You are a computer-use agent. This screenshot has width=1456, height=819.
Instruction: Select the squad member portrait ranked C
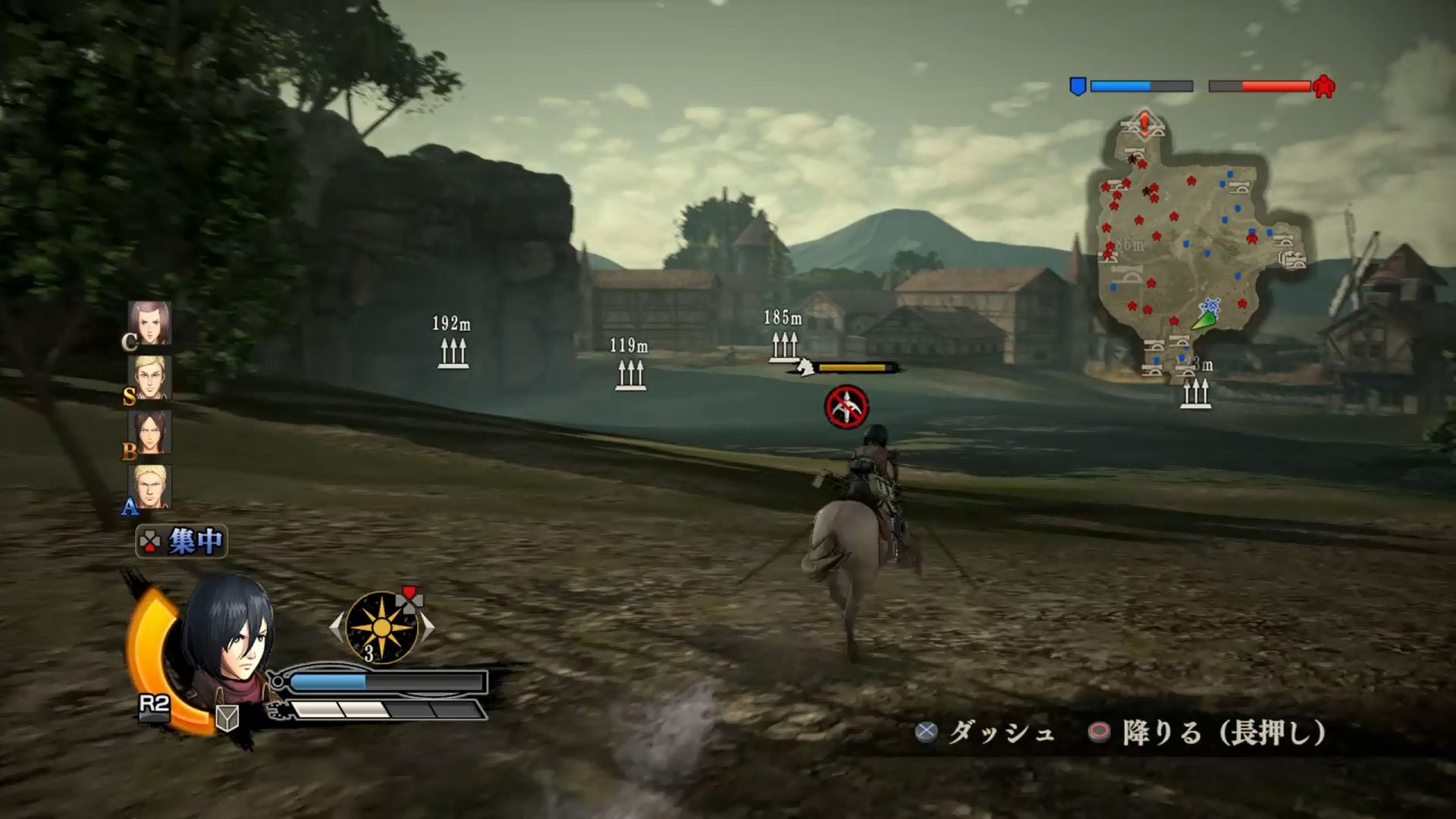(149, 323)
